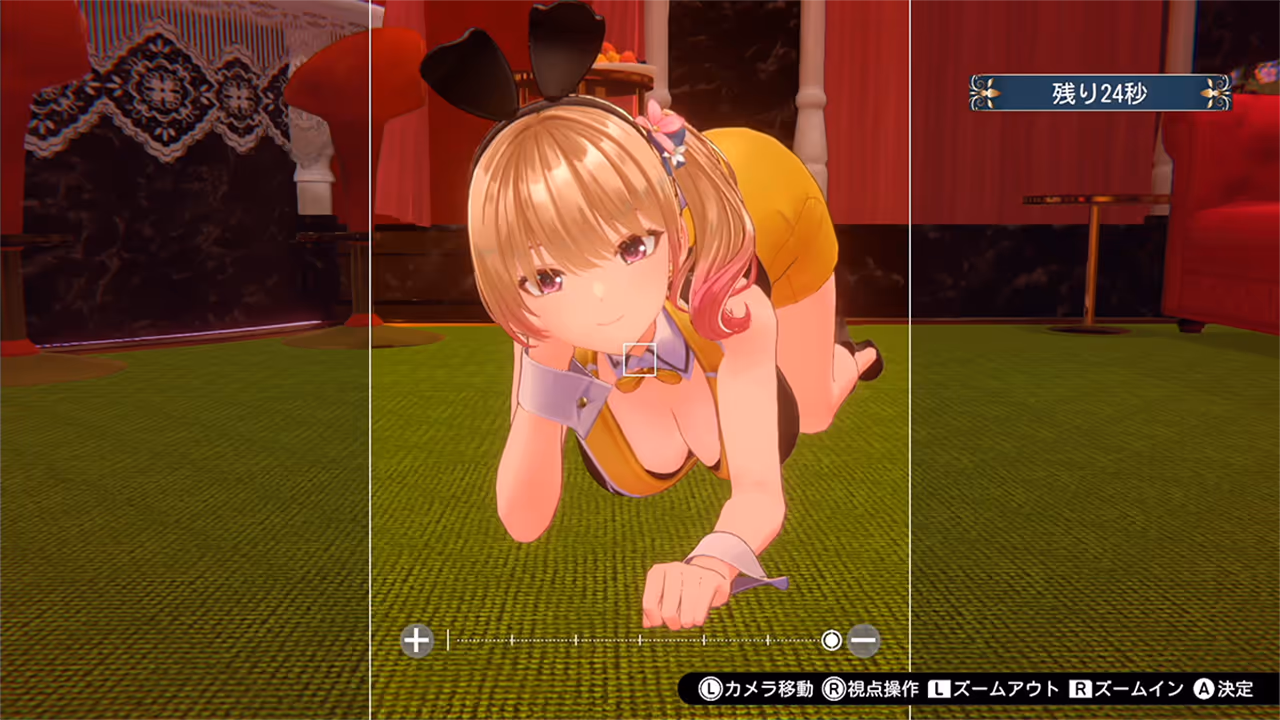The image size is (1280, 720).
Task: Click the plus zoom icon
Action: pyautogui.click(x=415, y=640)
